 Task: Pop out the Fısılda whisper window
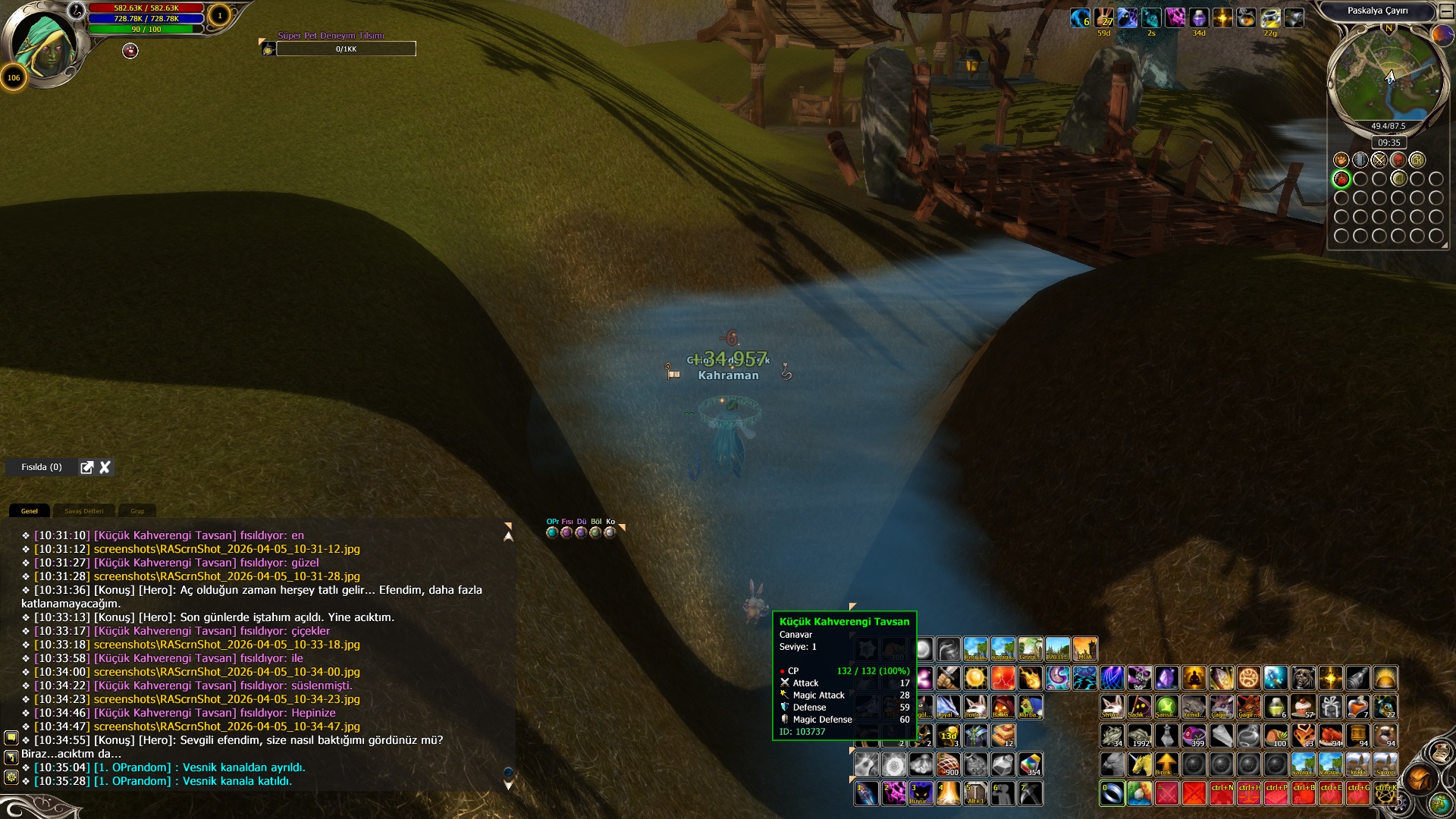pos(87,467)
